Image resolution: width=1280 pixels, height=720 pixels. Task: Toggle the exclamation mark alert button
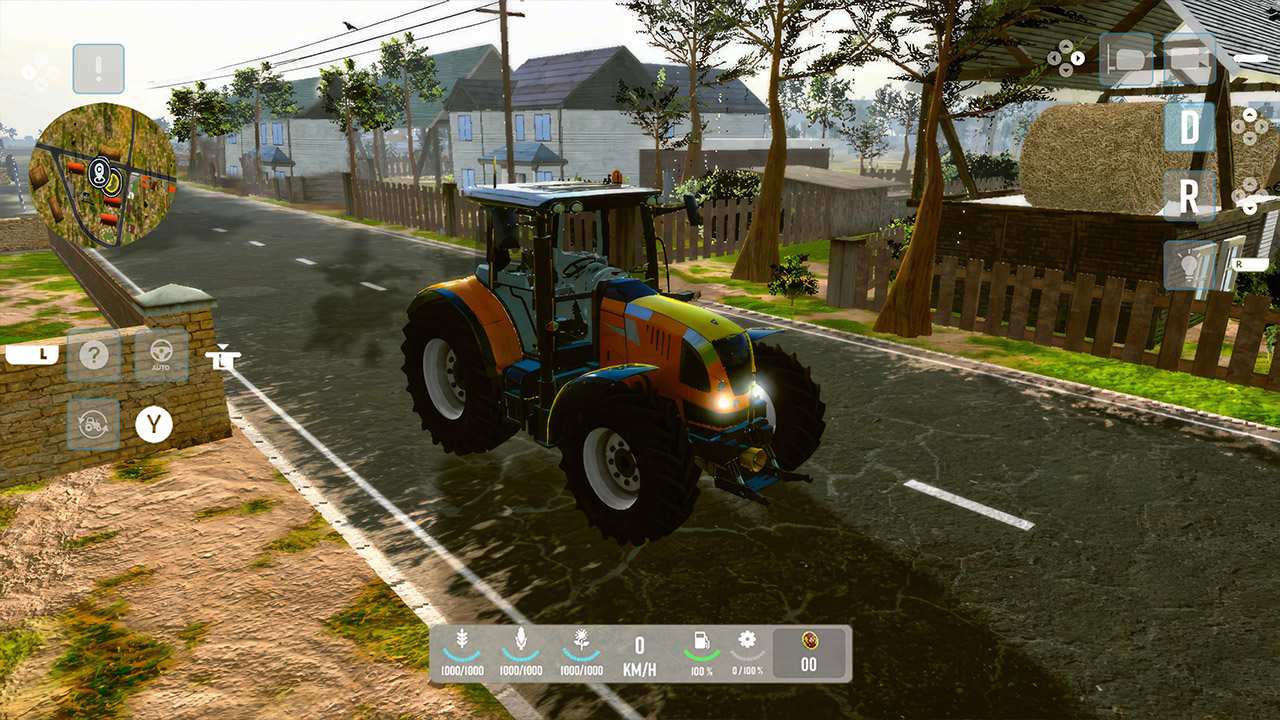click(x=97, y=68)
